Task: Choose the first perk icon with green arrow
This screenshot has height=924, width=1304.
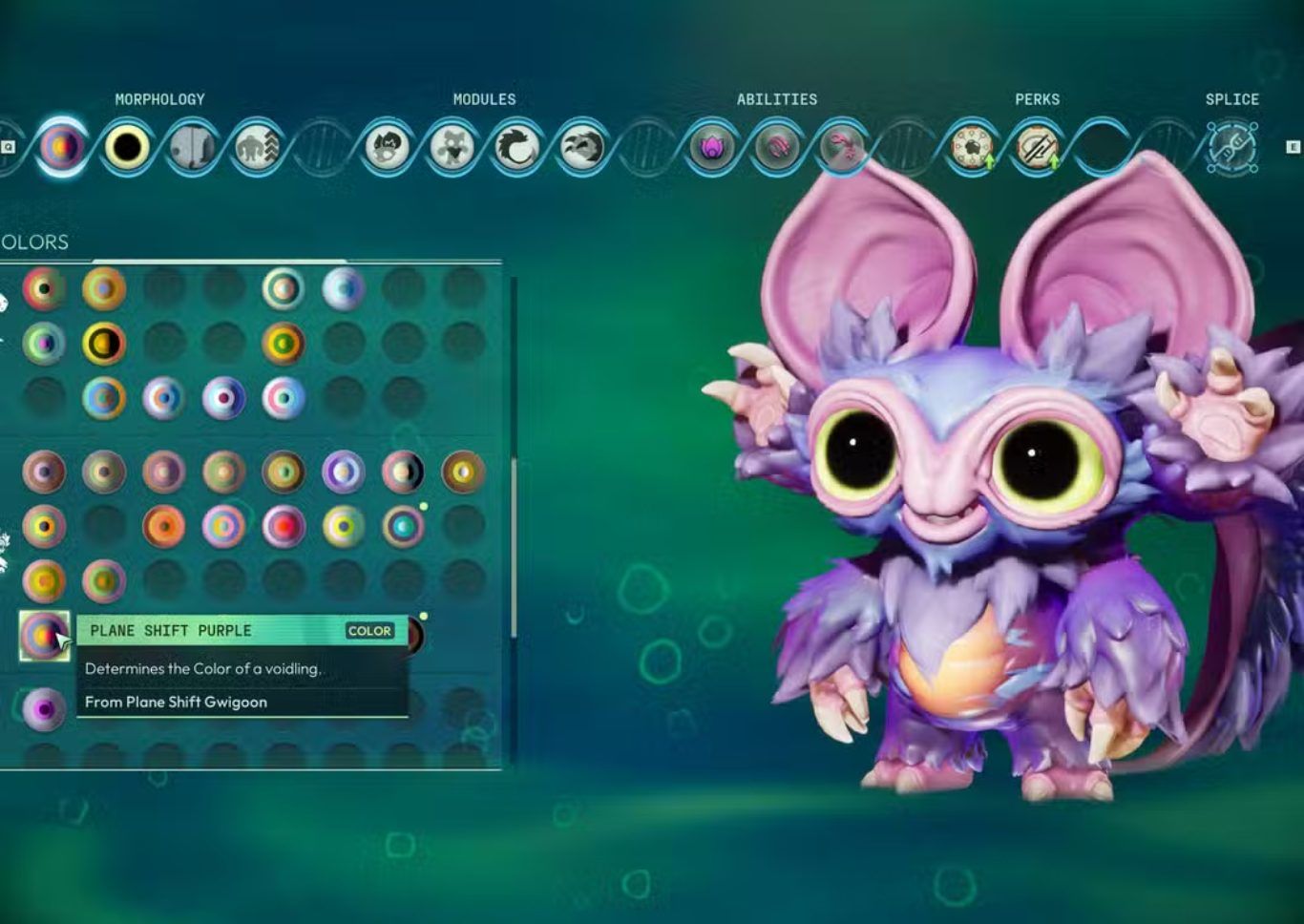Action: (971, 147)
